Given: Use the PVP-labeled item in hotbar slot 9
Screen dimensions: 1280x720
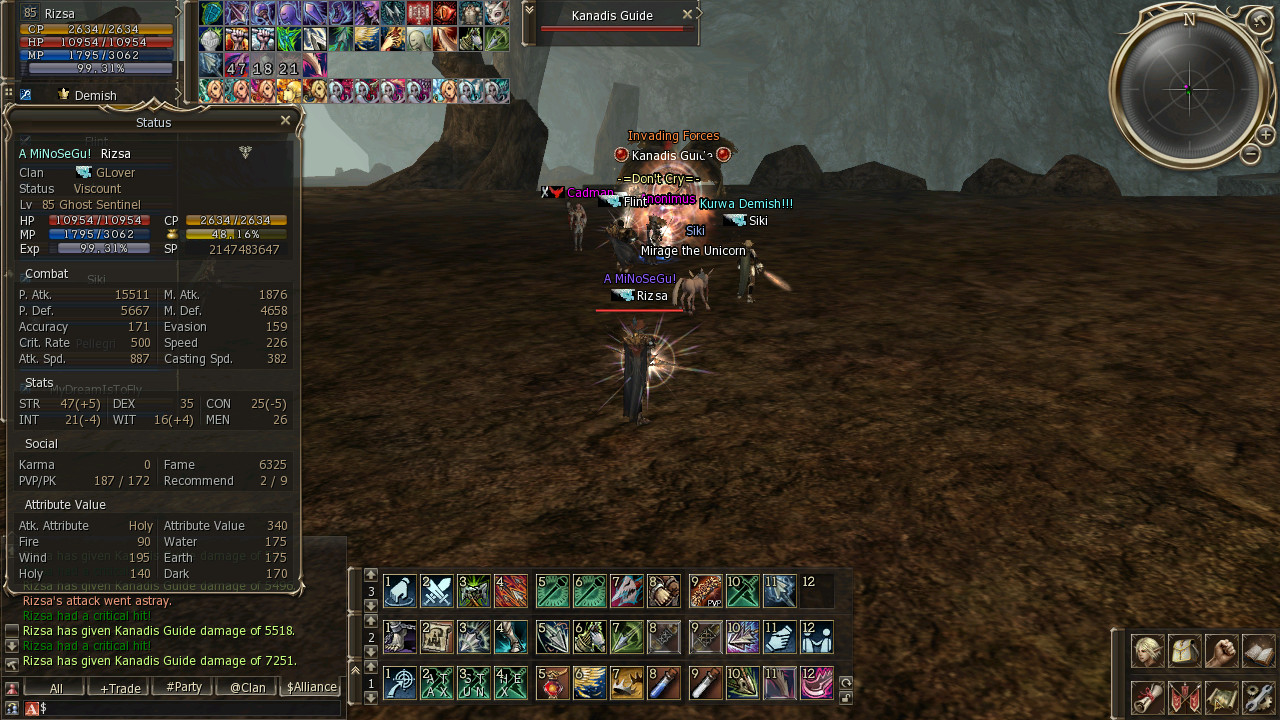Looking at the screenshot, I should (x=706, y=591).
